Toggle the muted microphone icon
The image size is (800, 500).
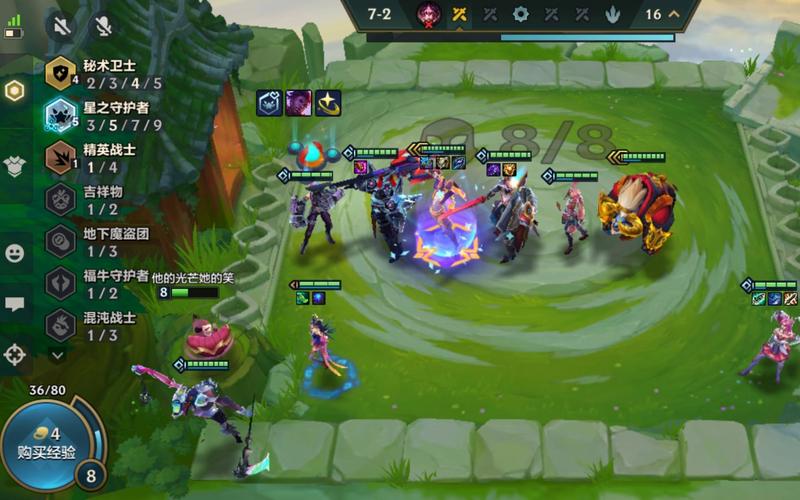(101, 25)
